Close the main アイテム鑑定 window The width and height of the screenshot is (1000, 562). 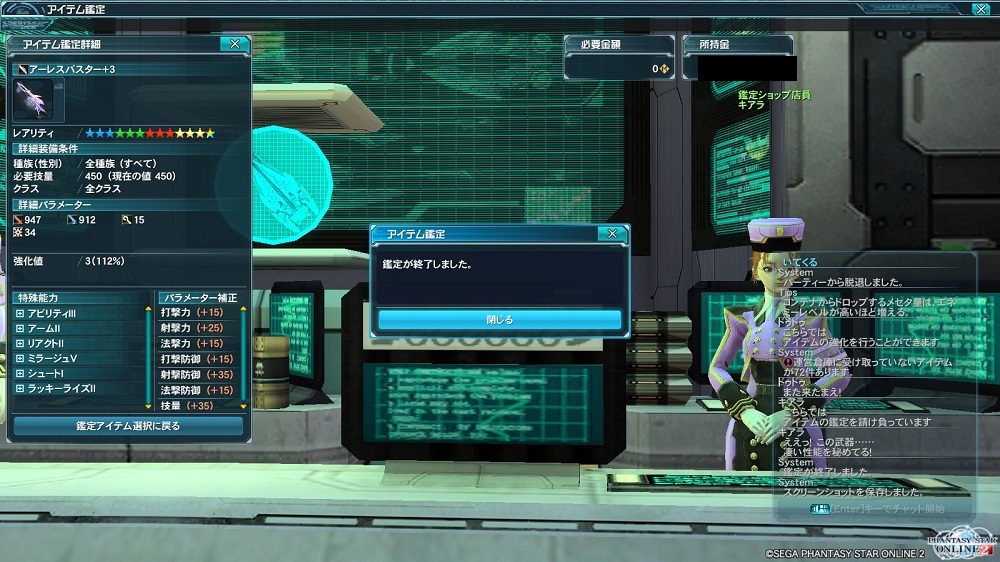pyautogui.click(x=980, y=8)
